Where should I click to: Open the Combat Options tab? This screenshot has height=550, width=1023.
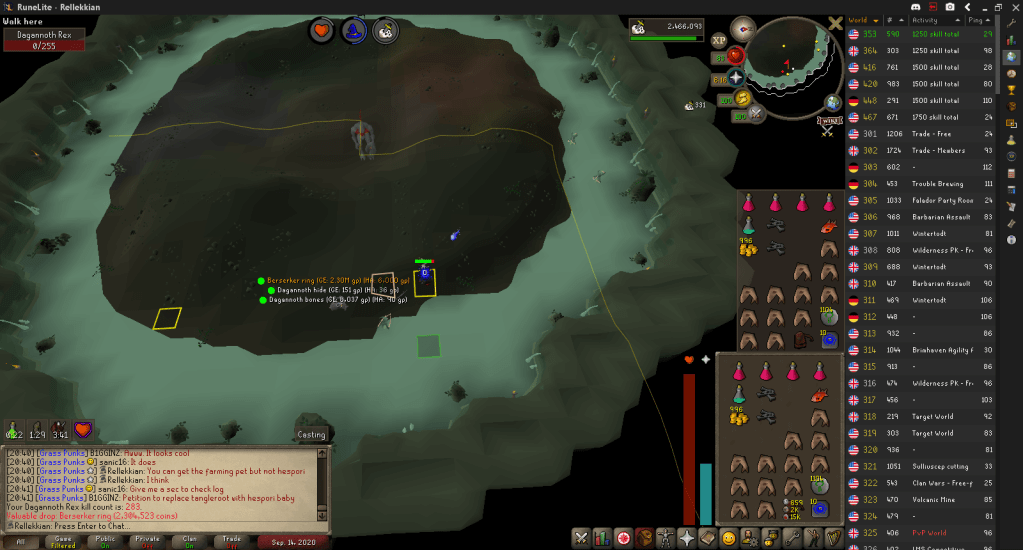(x=580, y=538)
